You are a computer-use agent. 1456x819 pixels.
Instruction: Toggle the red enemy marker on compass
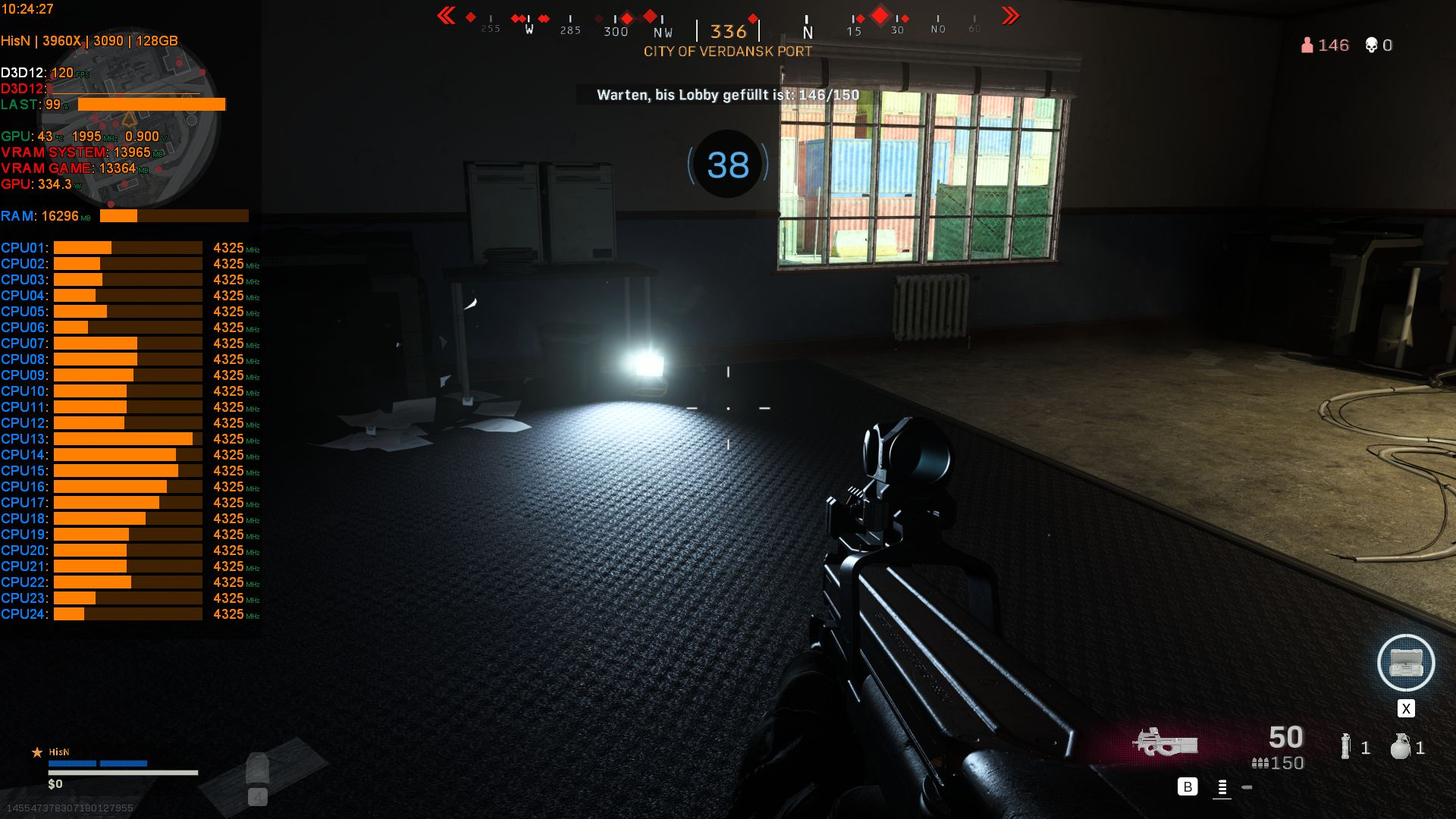click(880, 14)
